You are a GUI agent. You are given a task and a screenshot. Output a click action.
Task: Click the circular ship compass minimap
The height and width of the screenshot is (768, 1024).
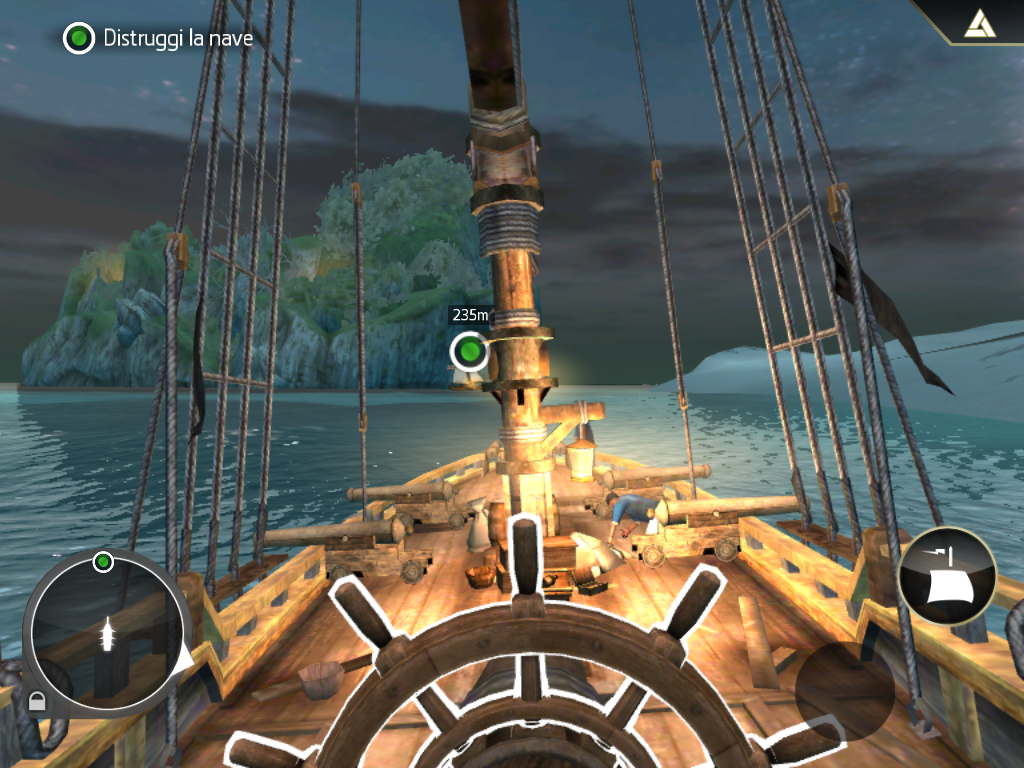(106, 630)
